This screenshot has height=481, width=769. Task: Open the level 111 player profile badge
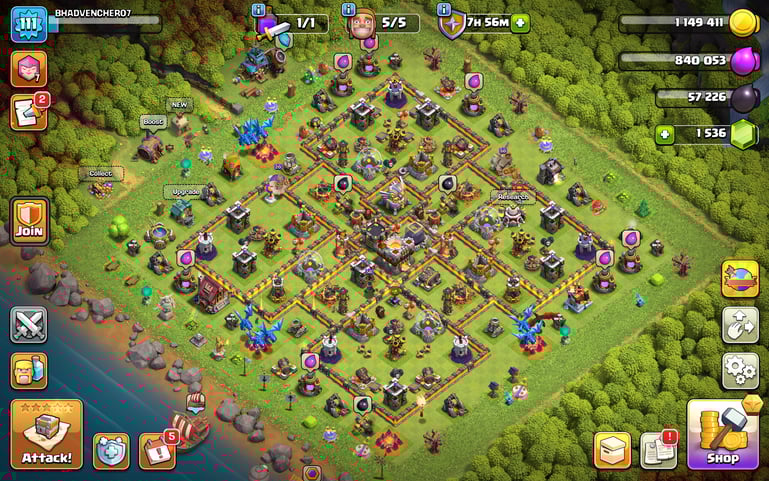point(29,24)
